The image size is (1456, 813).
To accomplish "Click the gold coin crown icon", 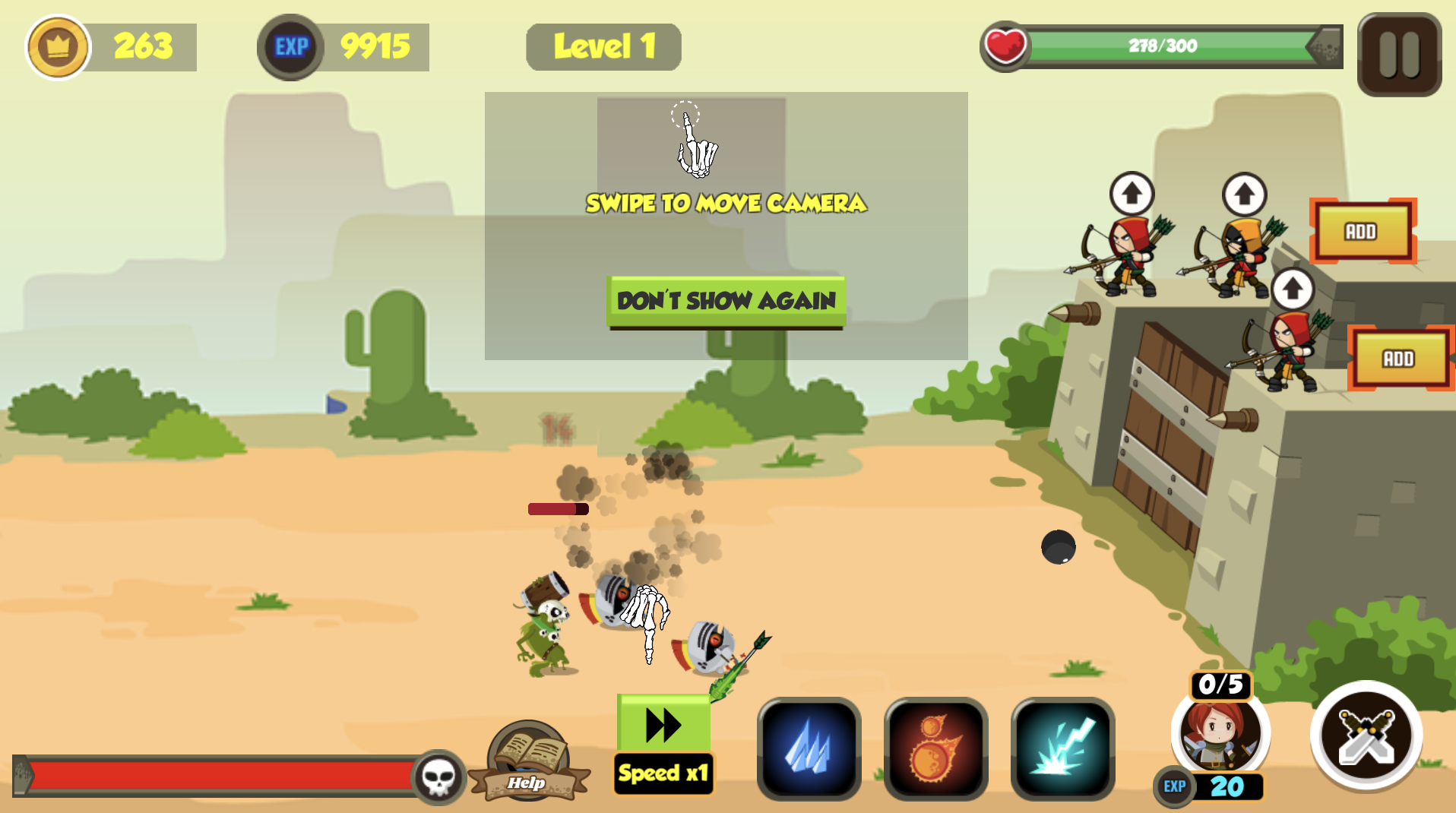I will coord(59,46).
